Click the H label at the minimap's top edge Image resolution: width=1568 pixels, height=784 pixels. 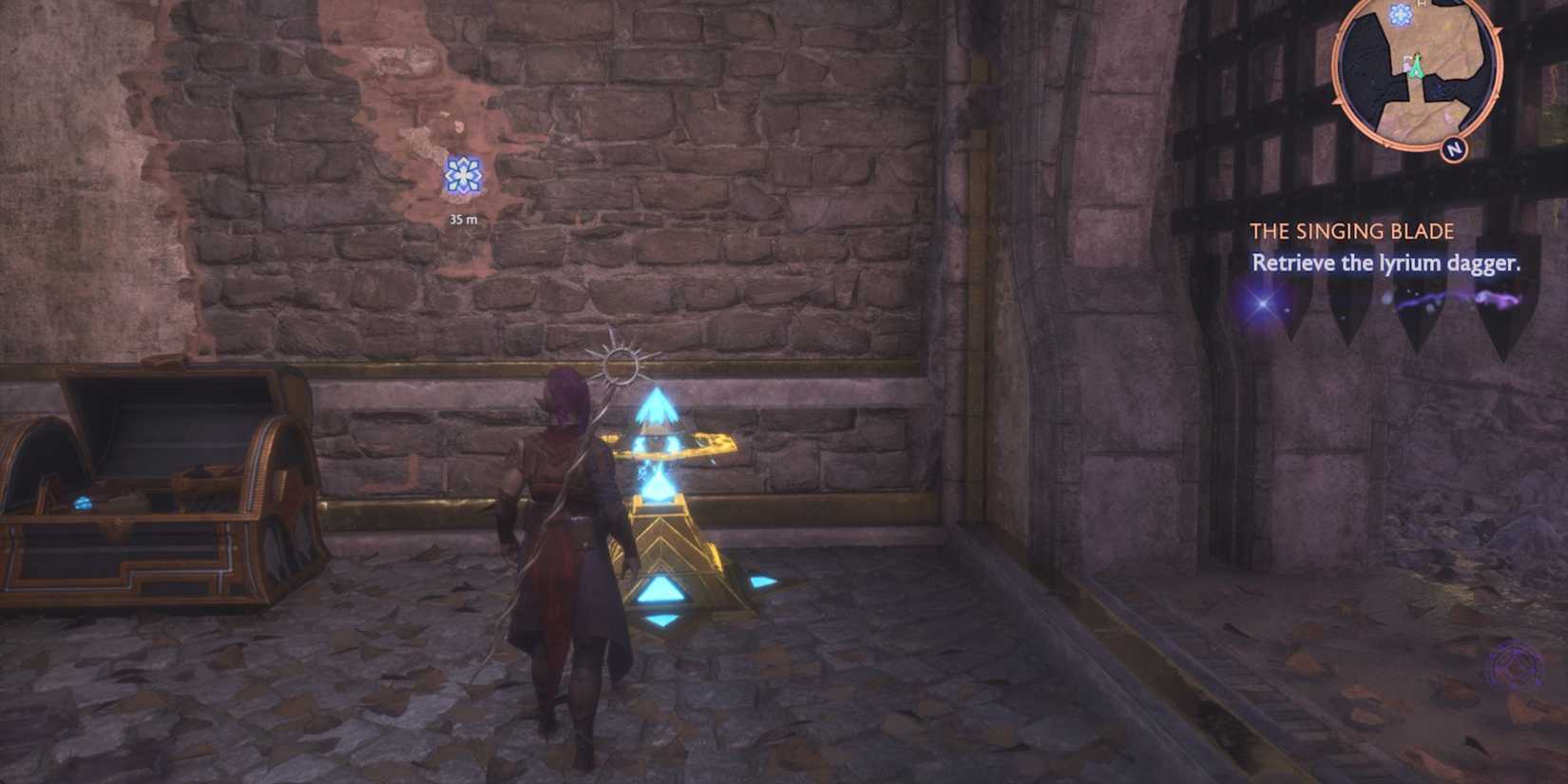click(x=1419, y=5)
